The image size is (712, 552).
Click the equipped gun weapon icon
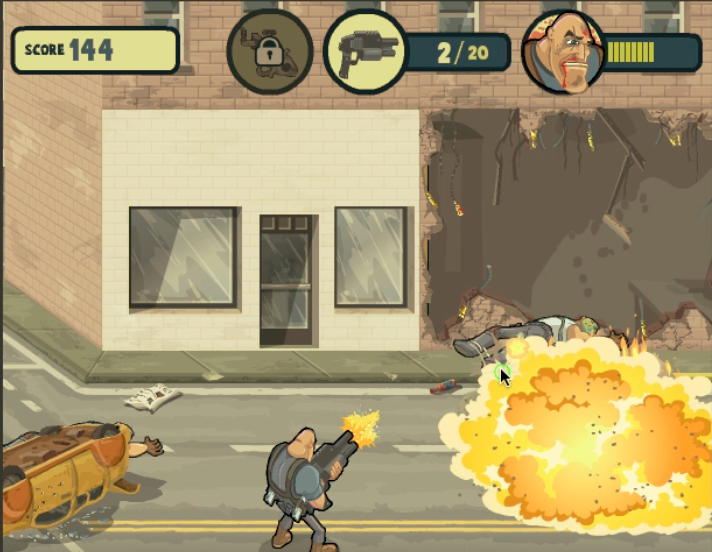point(366,52)
